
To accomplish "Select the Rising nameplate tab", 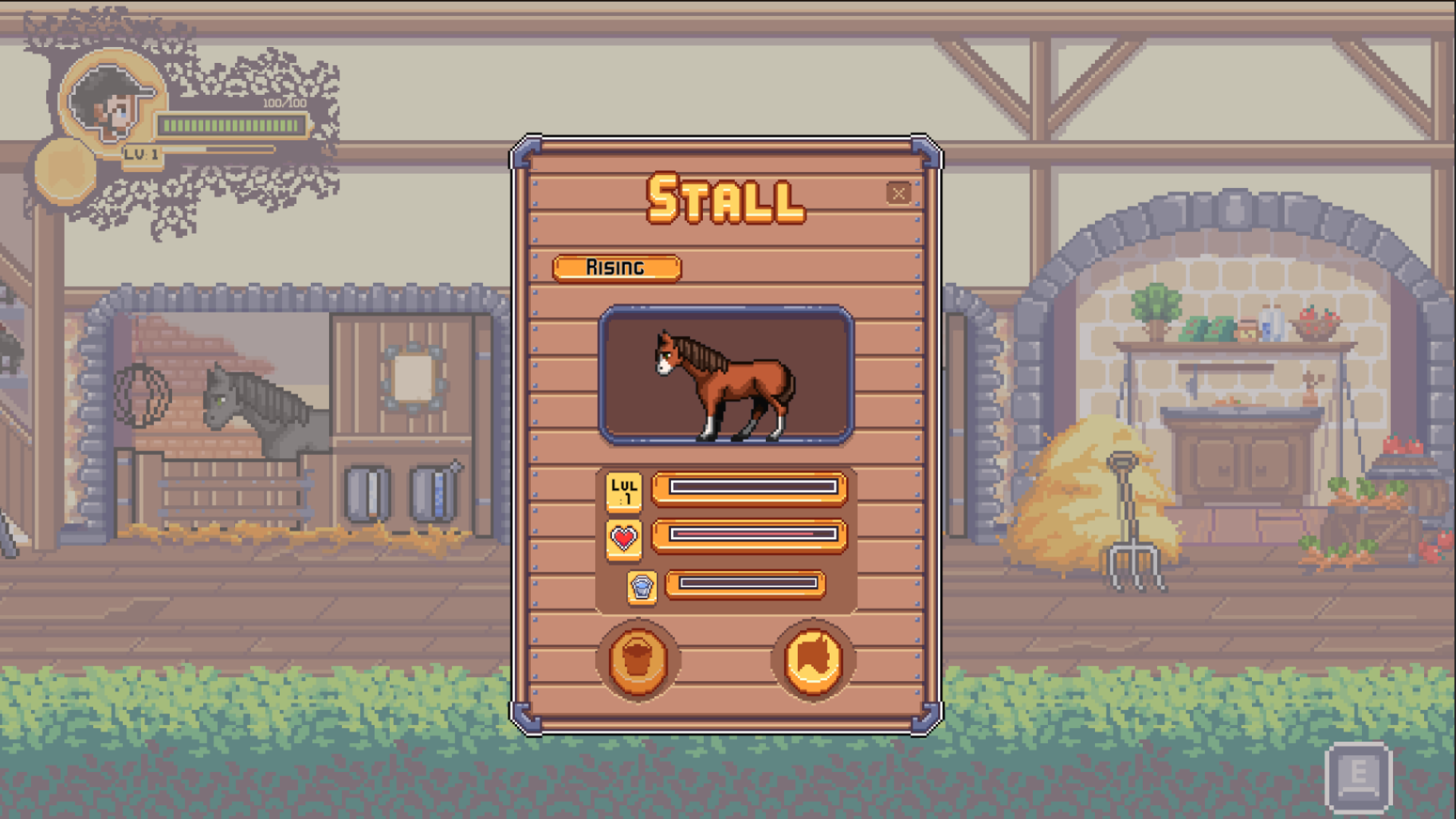I will pos(617,268).
